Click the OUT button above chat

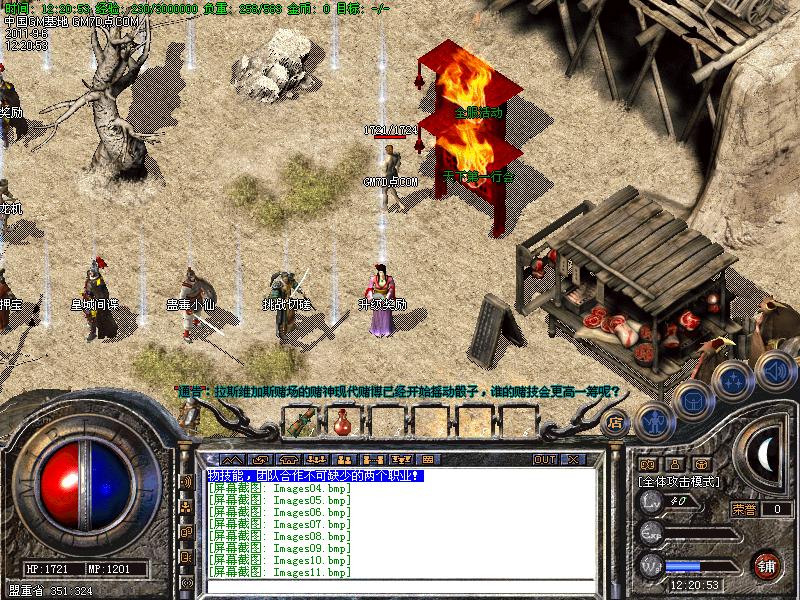[544, 460]
